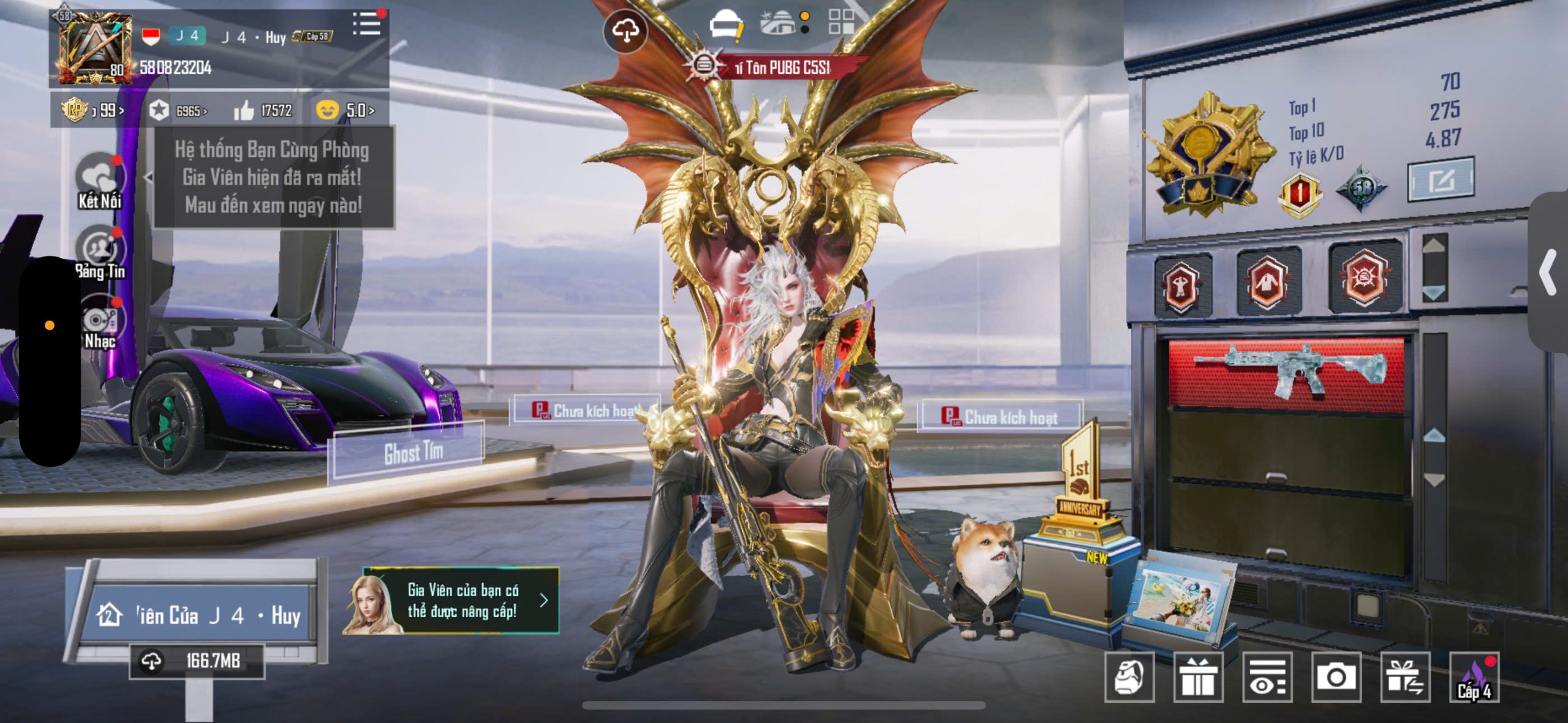
Task: Open the camera photo mode
Action: coord(1336,677)
